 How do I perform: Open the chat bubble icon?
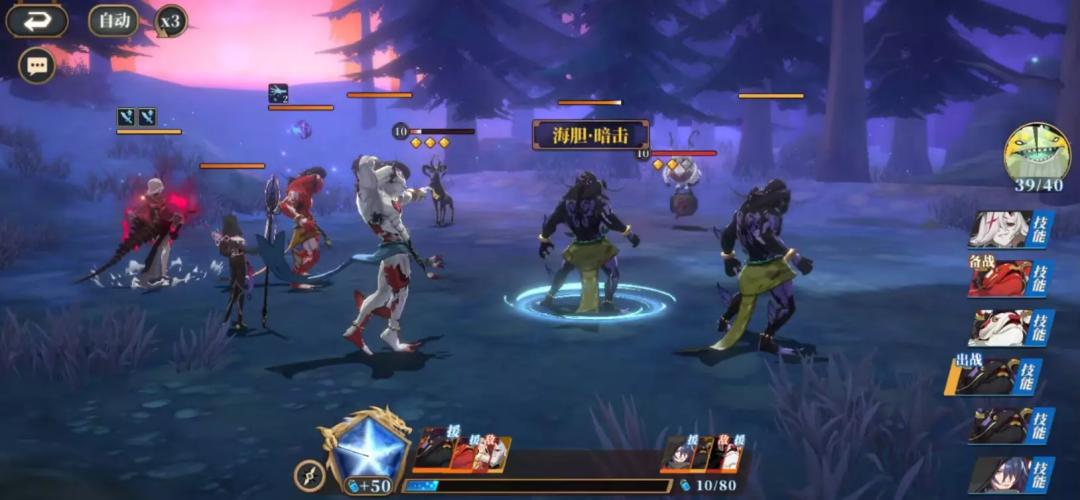(x=37, y=66)
